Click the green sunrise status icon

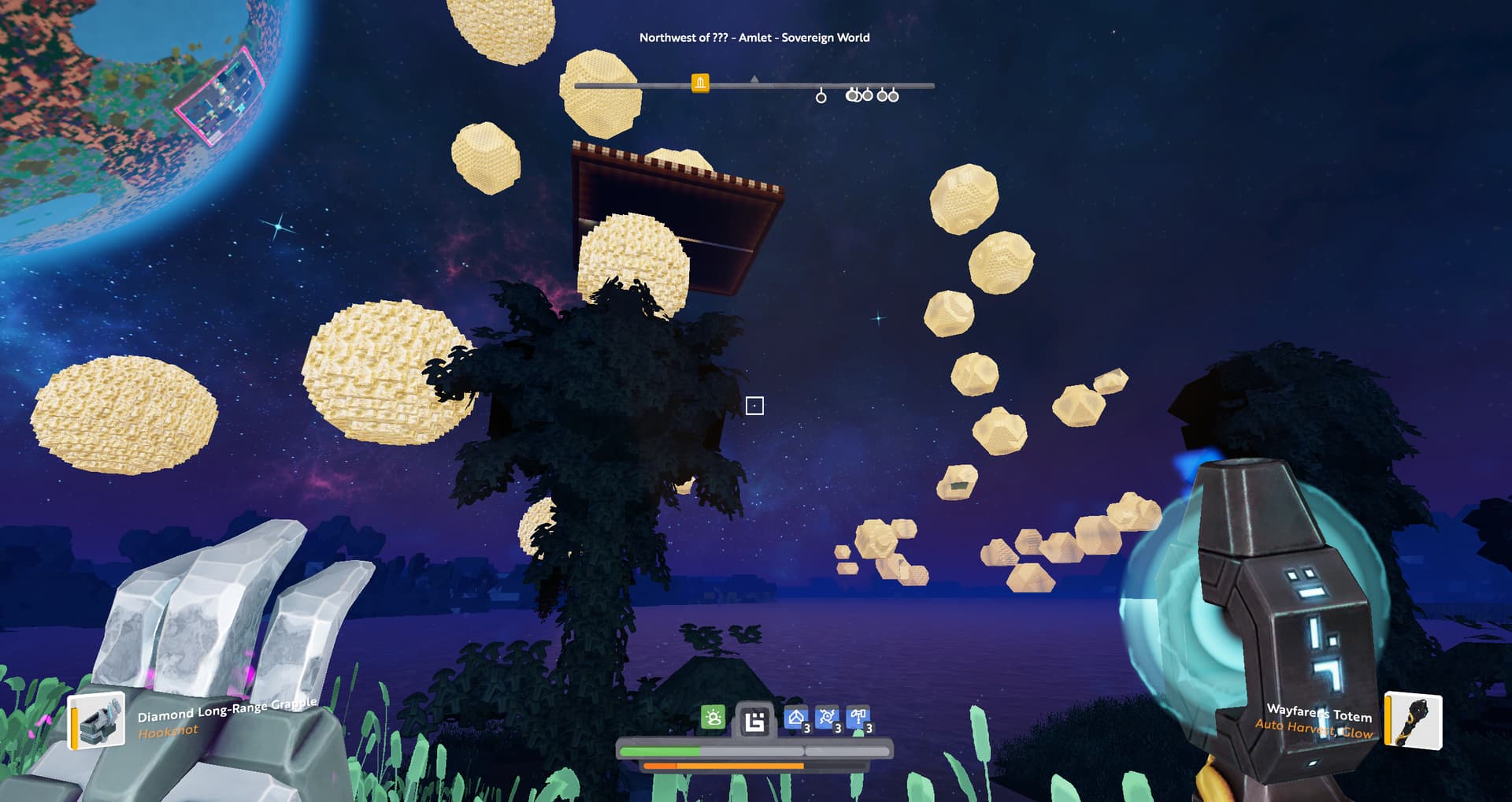(x=713, y=718)
